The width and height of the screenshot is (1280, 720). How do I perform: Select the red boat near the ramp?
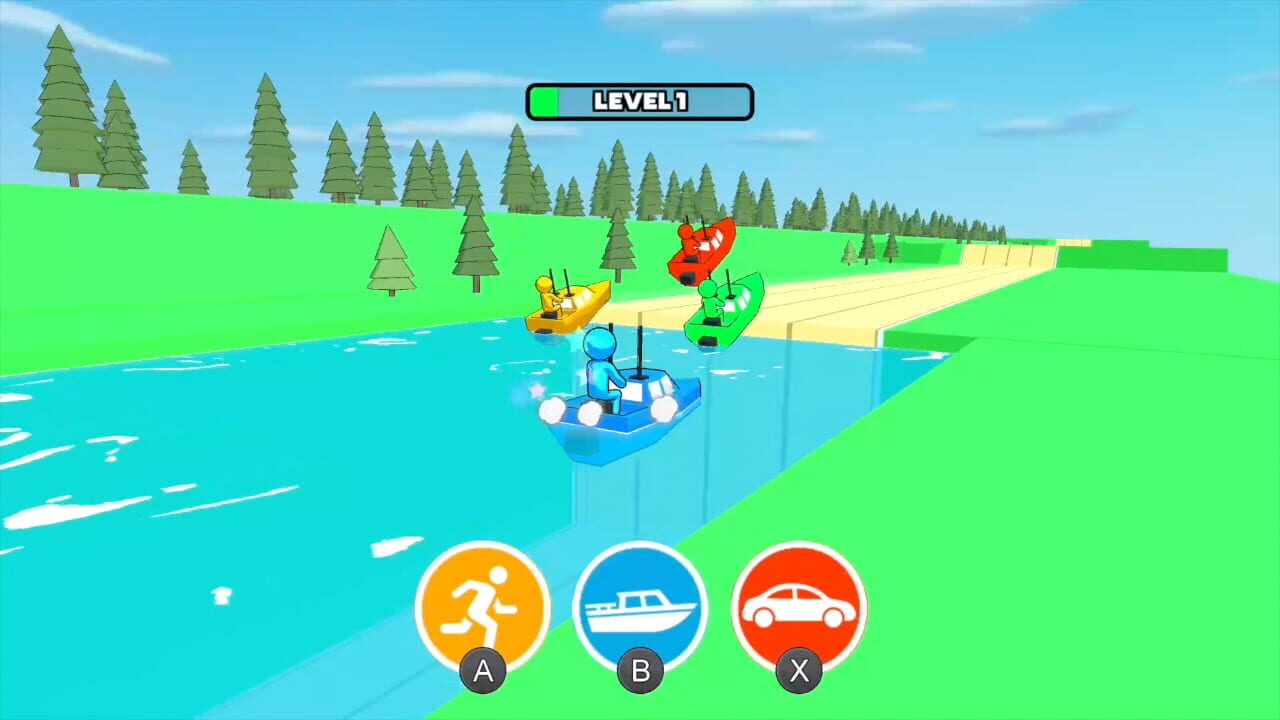[x=703, y=250]
